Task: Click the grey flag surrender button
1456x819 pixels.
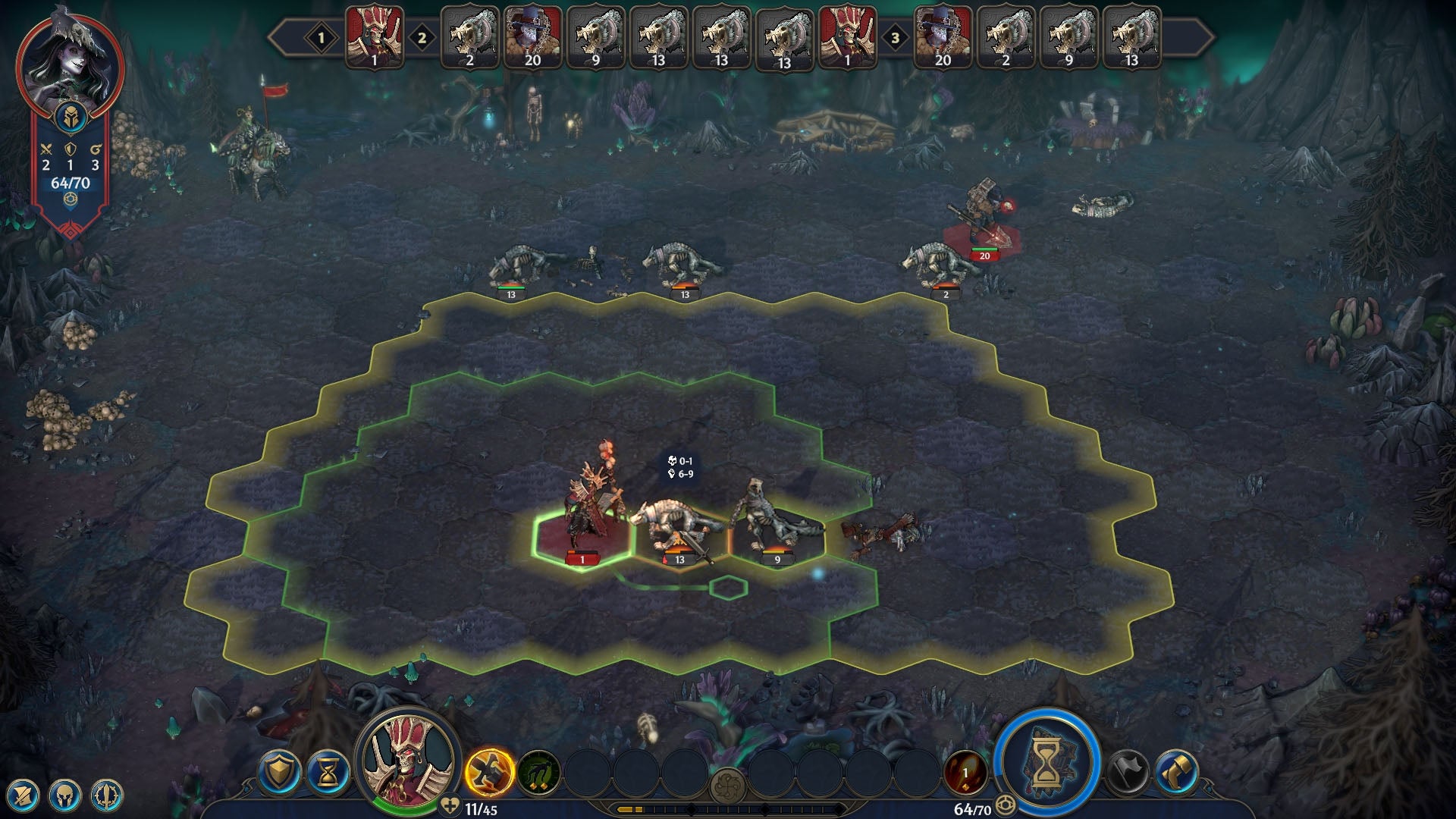Action: pyautogui.click(x=1128, y=773)
